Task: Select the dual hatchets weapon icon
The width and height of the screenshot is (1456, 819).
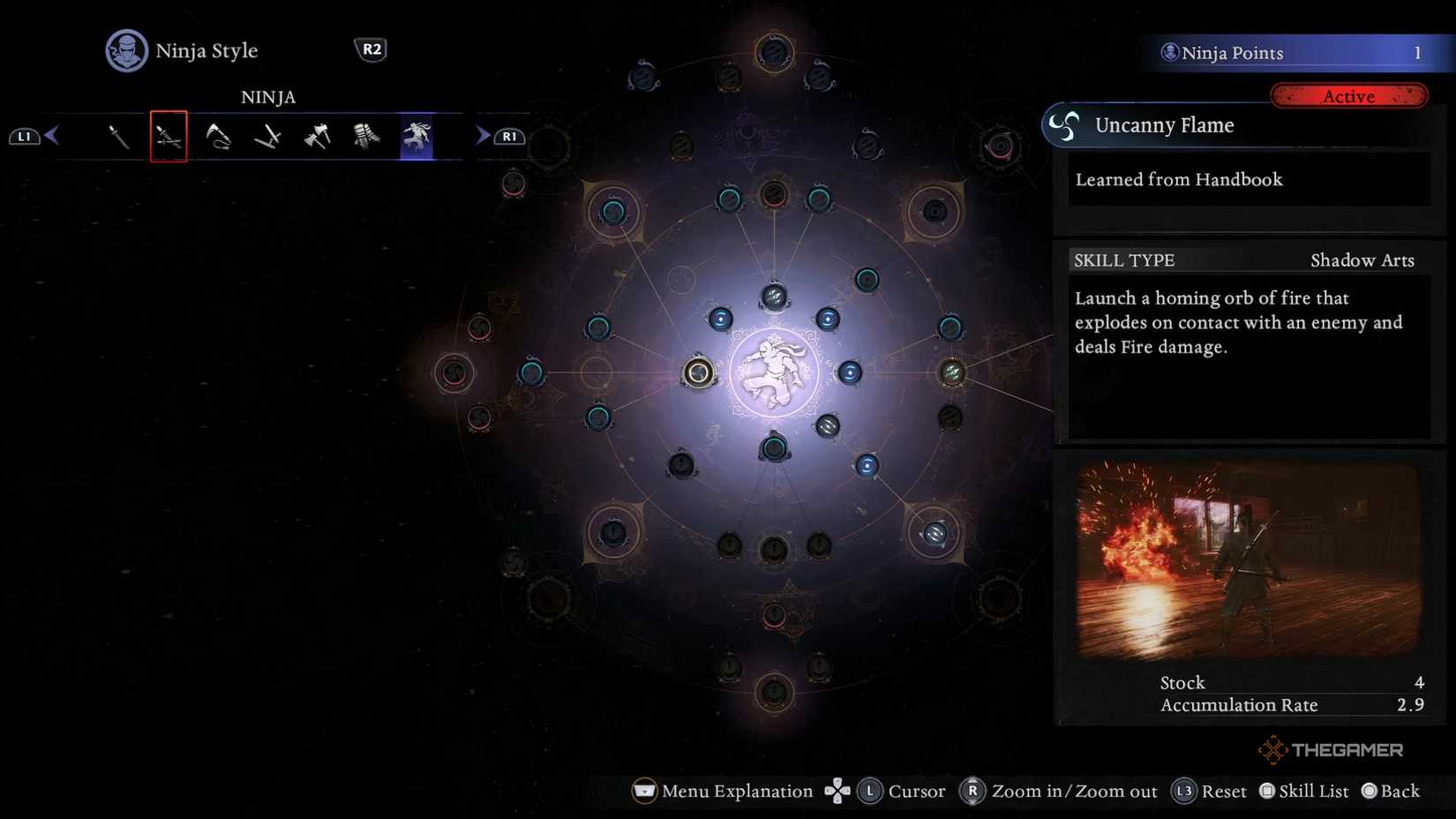Action: tap(316, 136)
